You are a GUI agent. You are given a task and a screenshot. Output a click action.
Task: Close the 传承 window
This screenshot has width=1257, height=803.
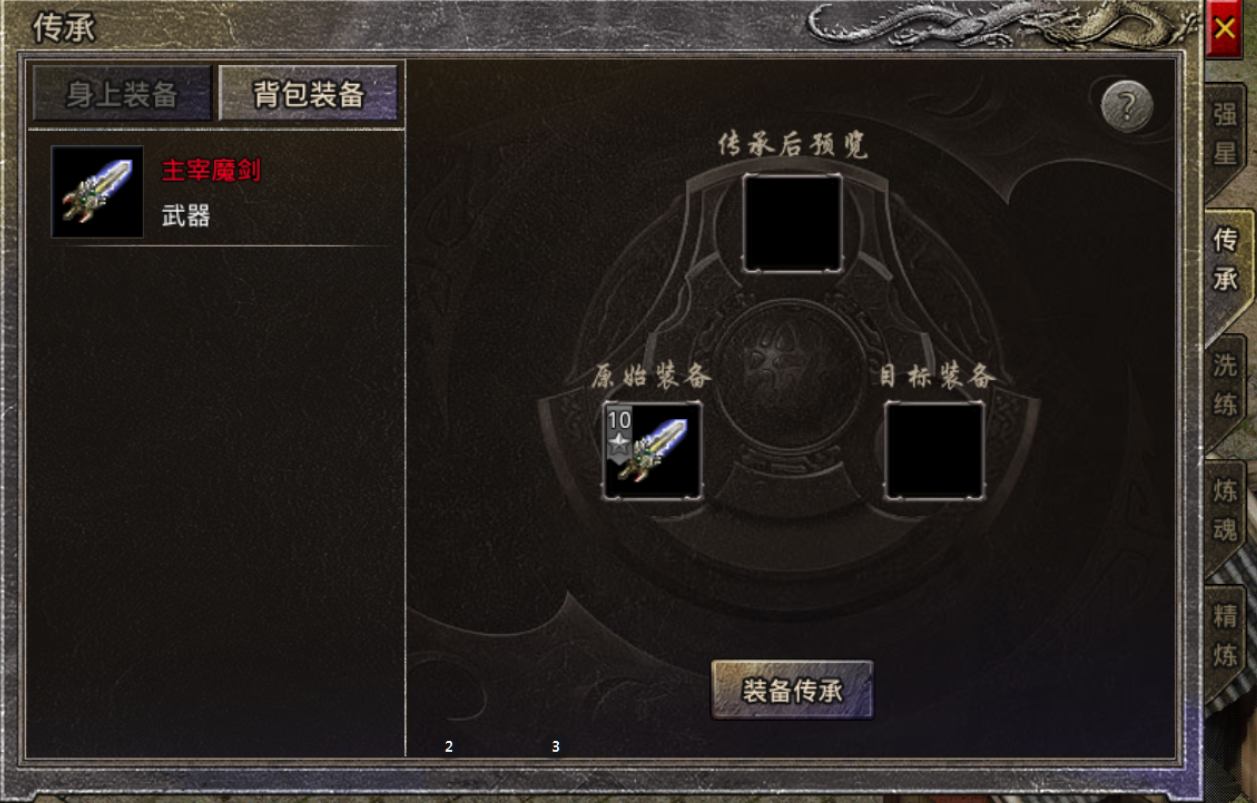[x=1224, y=28]
